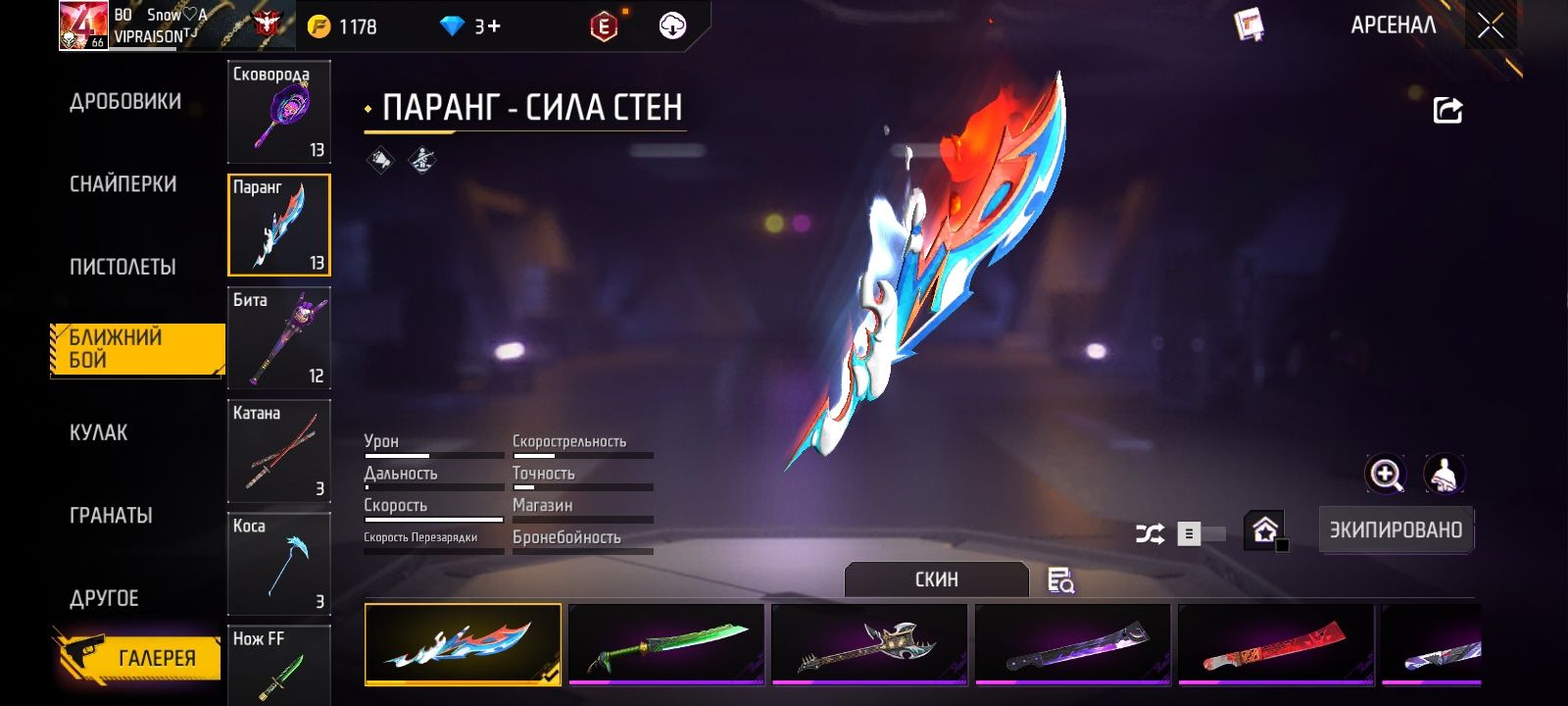Choose the Бита weapon tile
The width and height of the screenshot is (1568, 706).
tap(279, 338)
